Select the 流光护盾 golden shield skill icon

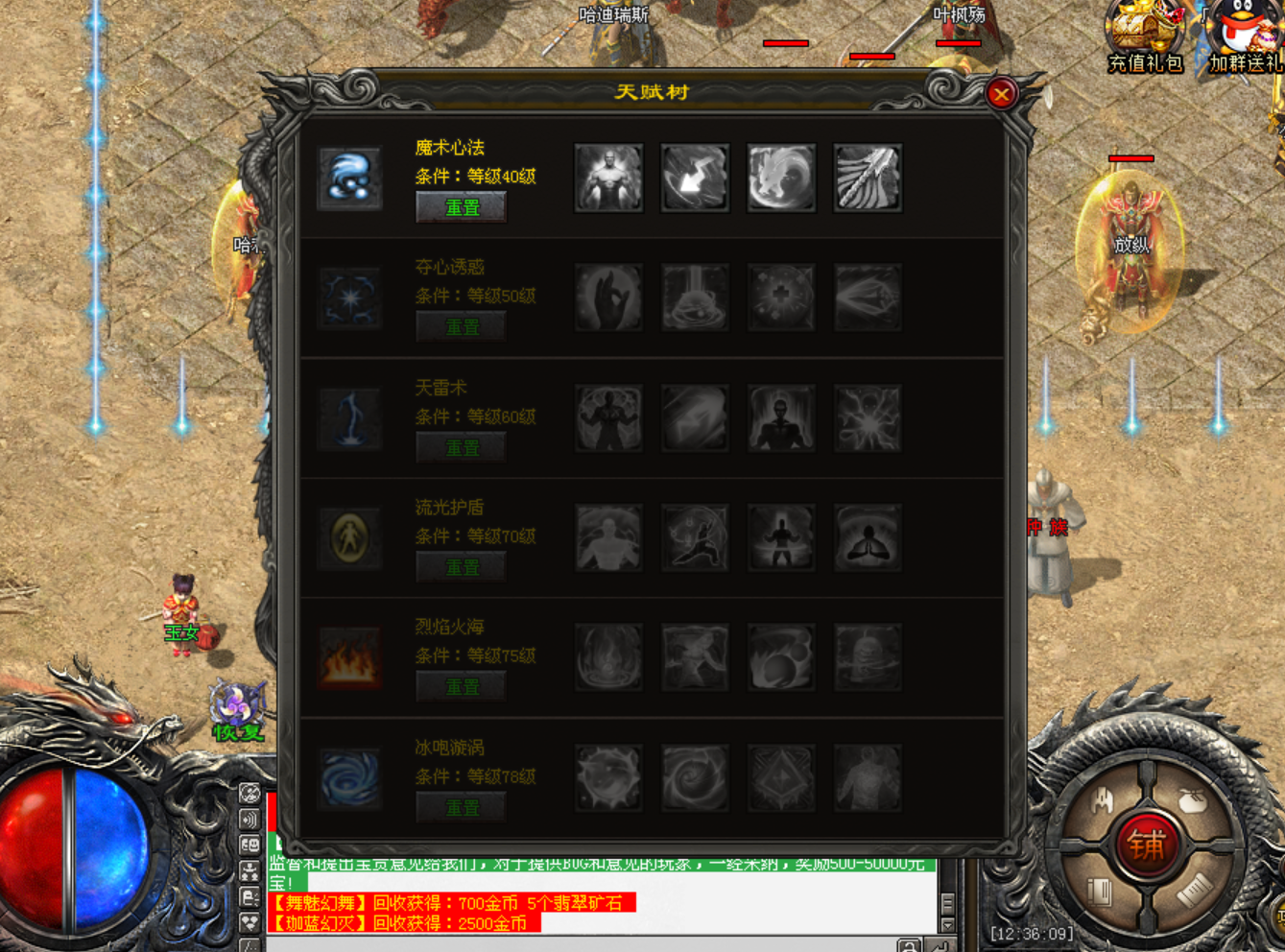[x=350, y=538]
